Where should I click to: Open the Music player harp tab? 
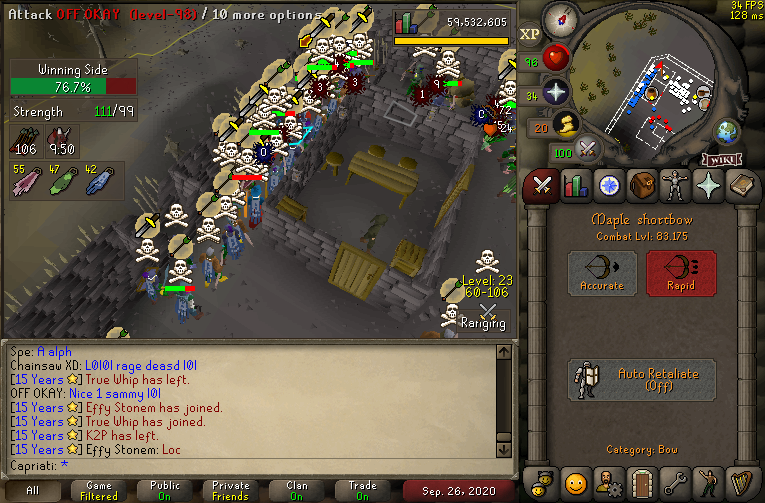tap(740, 482)
